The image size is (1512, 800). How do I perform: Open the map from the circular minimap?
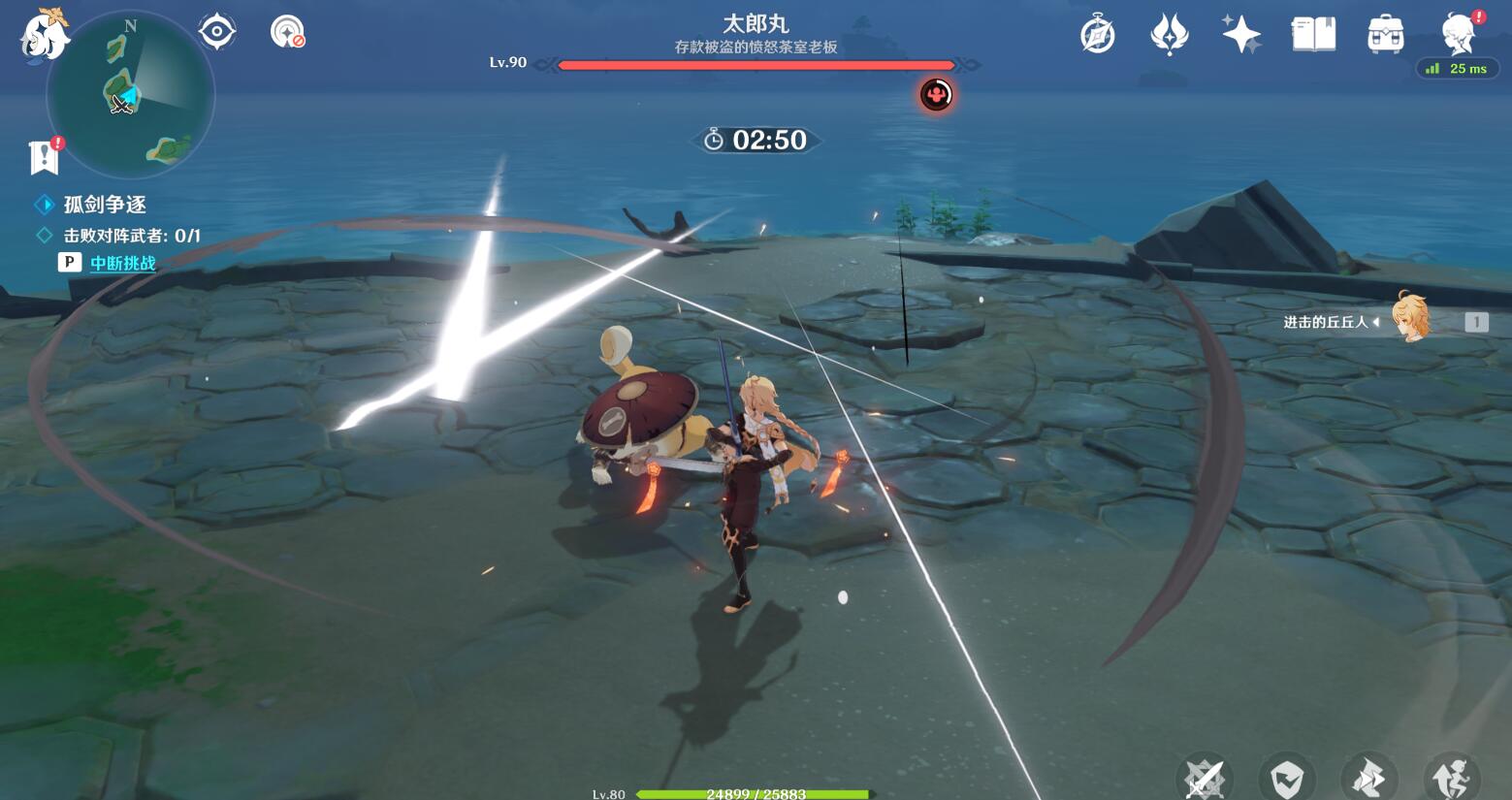point(131,95)
